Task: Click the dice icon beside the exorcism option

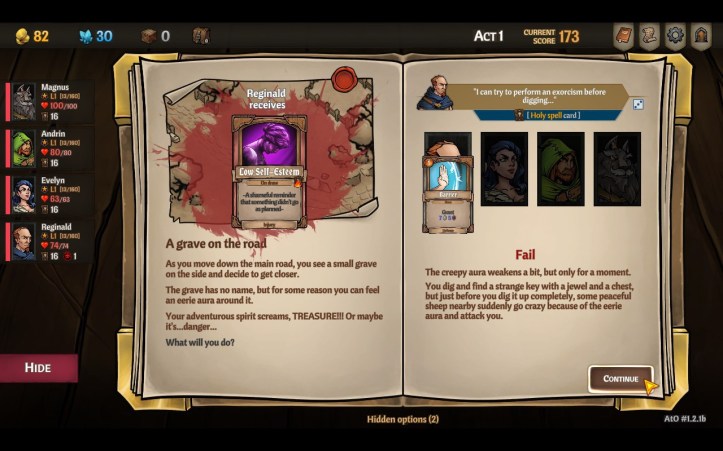Action: pos(637,104)
